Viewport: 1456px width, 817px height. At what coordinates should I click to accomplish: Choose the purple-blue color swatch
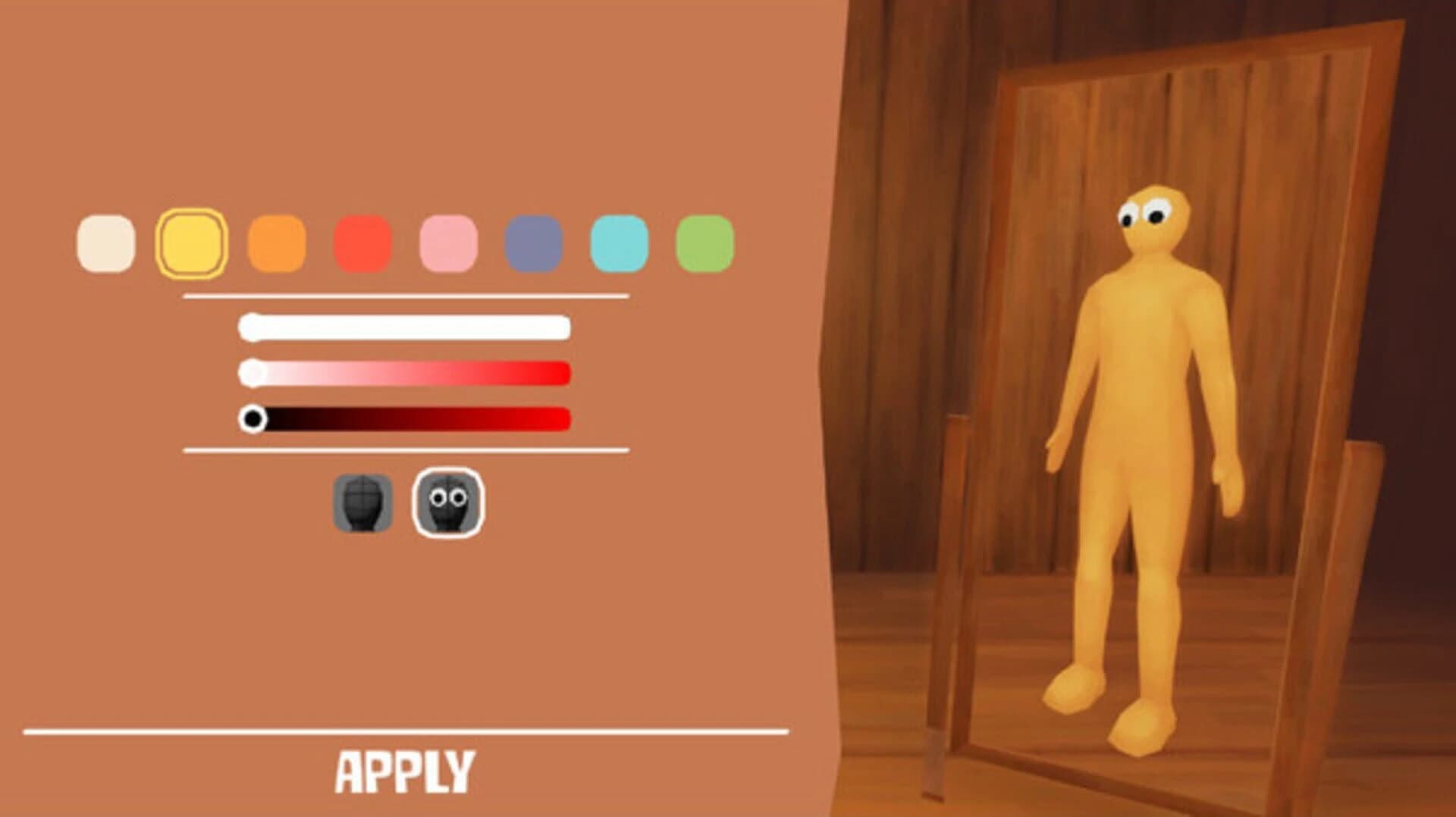coord(535,242)
